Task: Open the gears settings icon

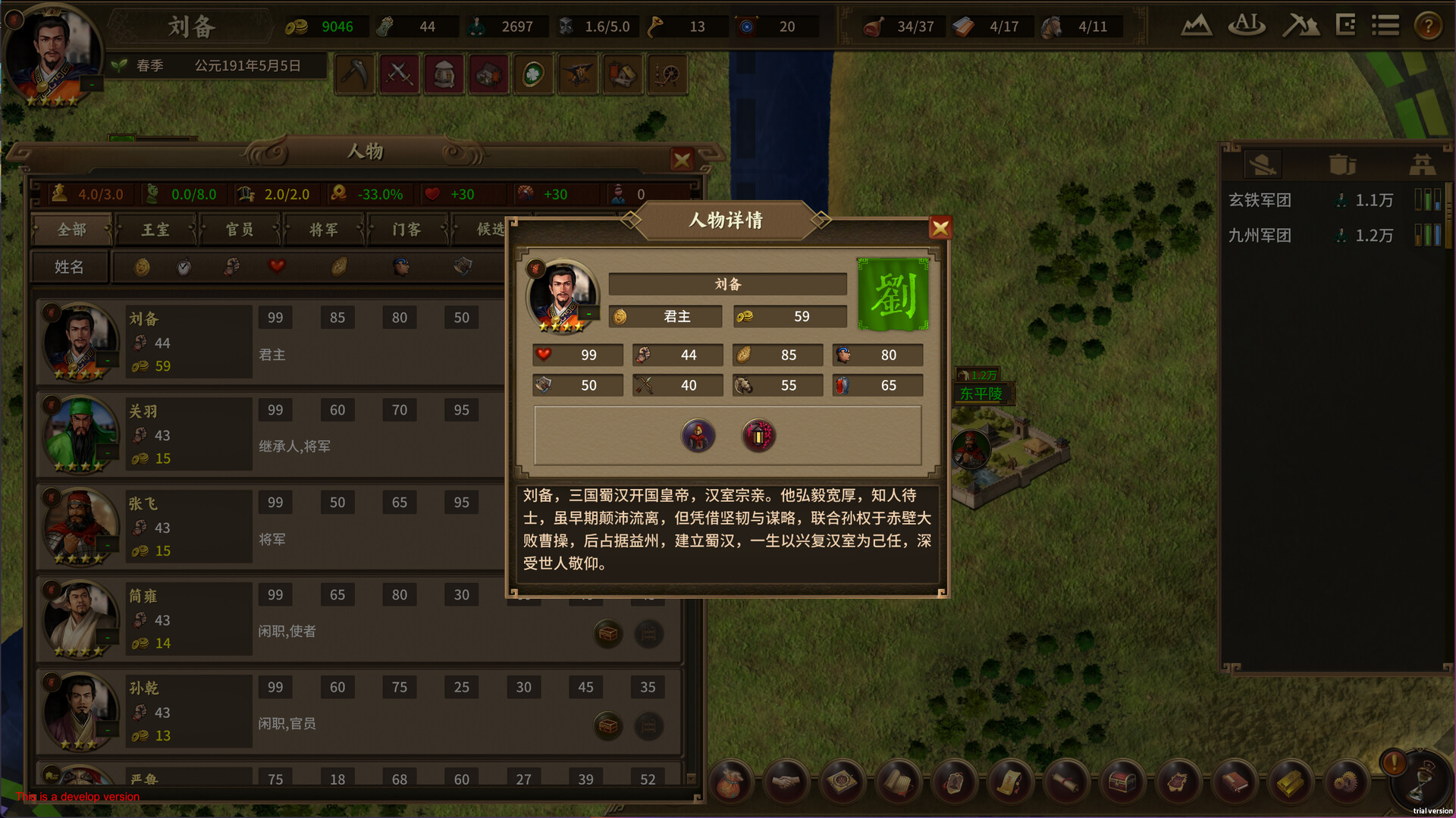Action: coord(1346,782)
